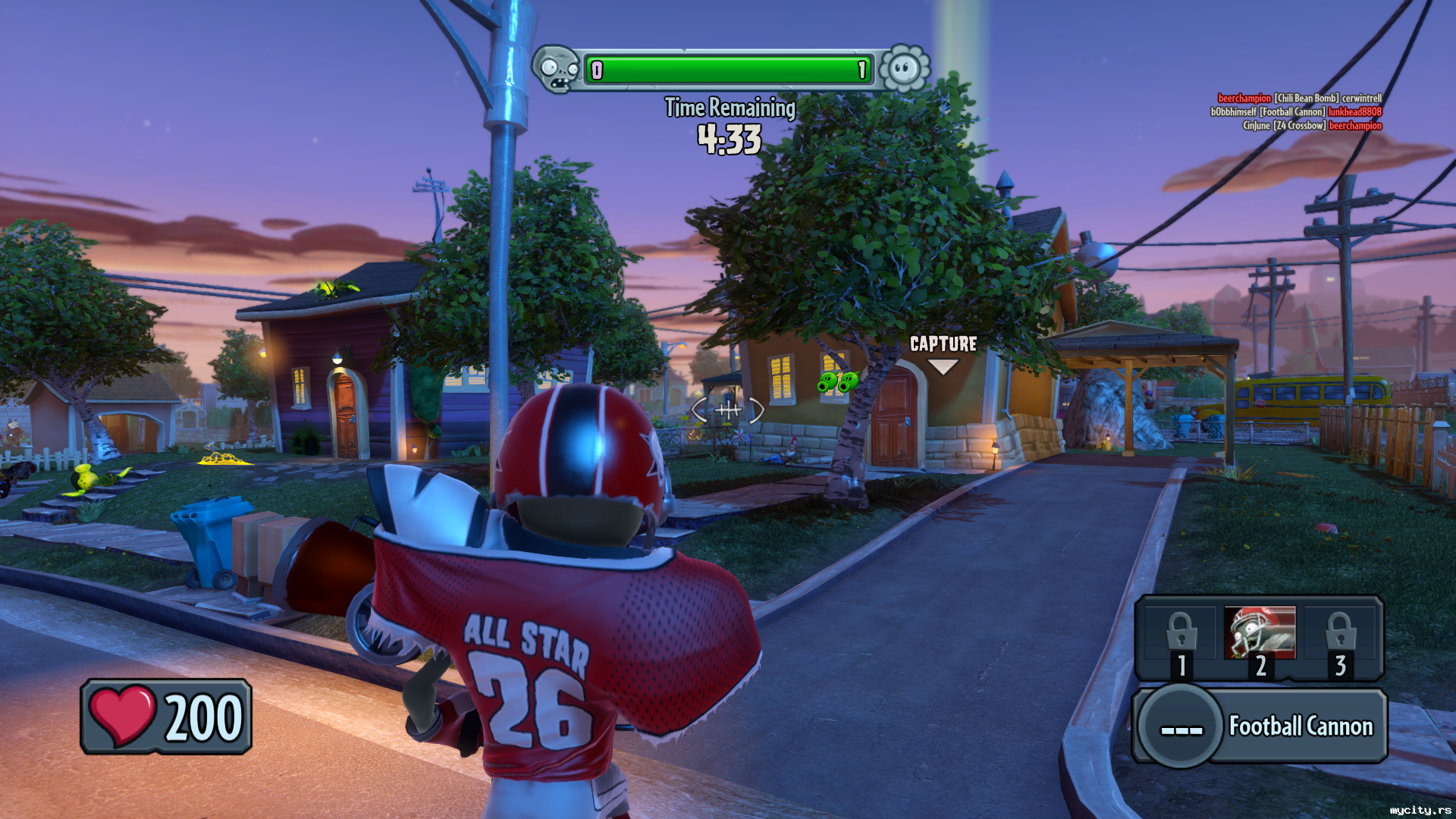Select the locked ability slot numbered 3
The image size is (1456, 819).
(1340, 642)
